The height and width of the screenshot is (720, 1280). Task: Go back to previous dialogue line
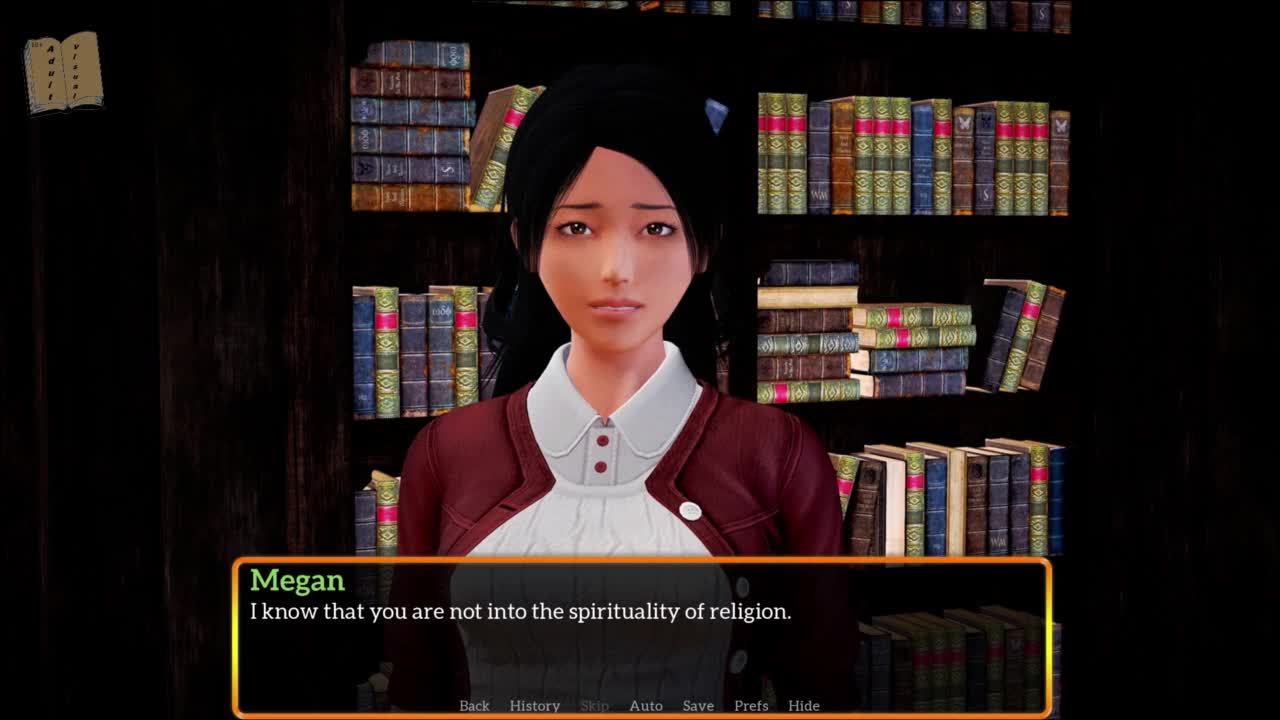474,705
